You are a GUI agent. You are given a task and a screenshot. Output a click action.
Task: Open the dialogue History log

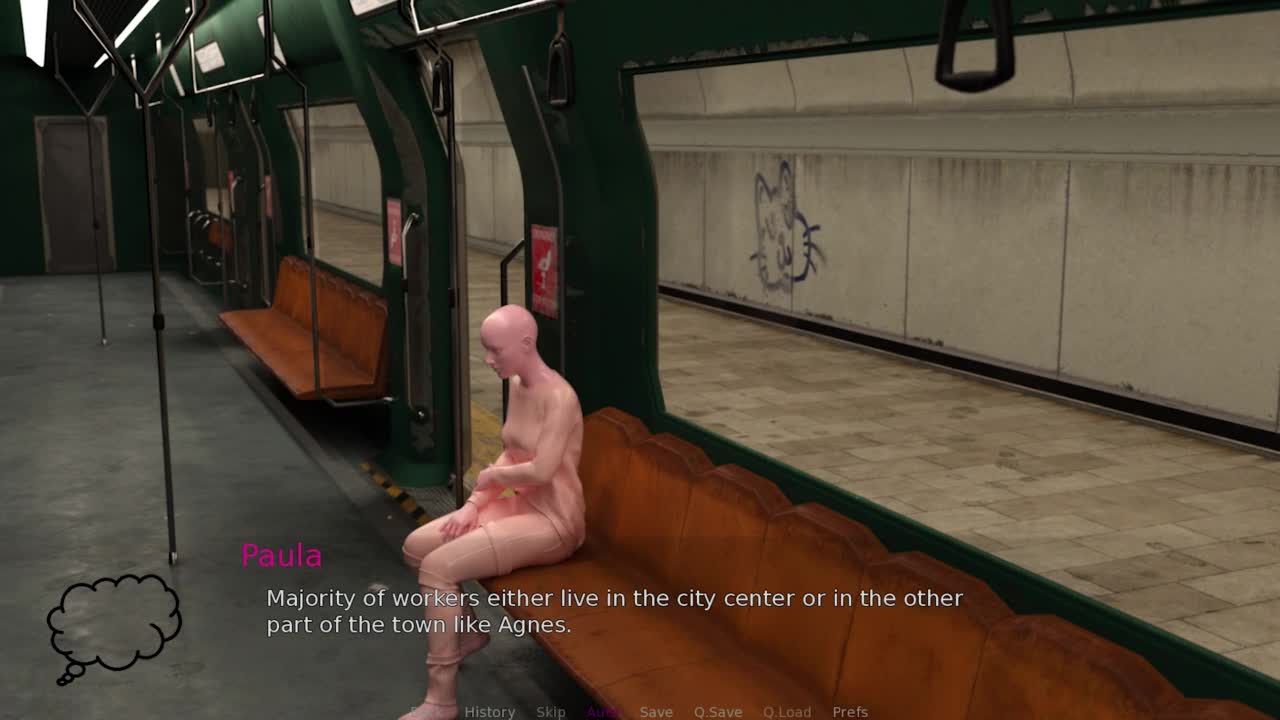click(x=489, y=712)
